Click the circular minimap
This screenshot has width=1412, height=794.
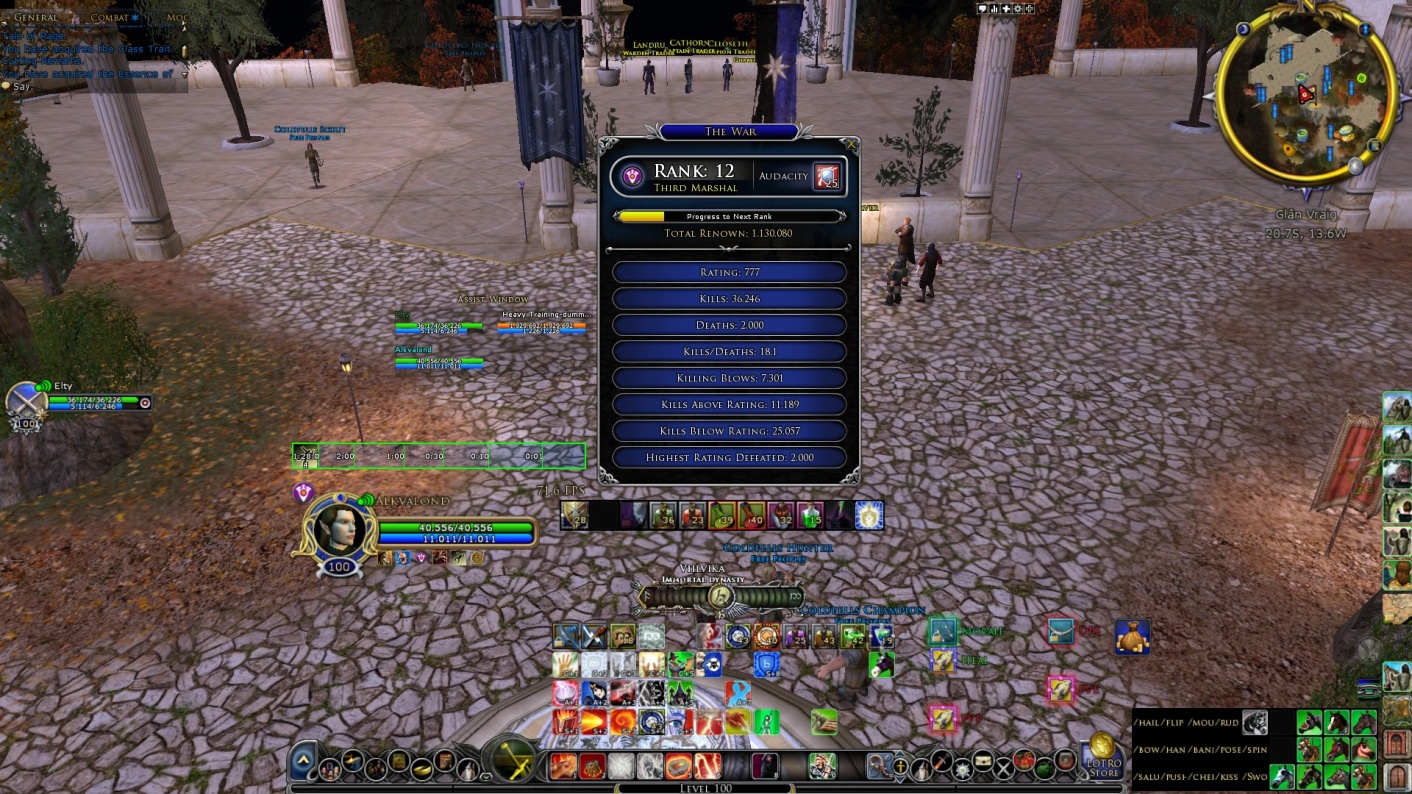click(1304, 94)
